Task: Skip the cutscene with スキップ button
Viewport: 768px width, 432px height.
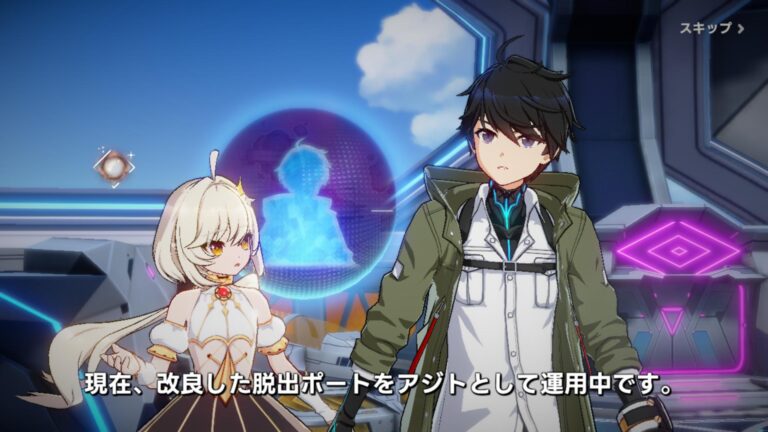Action: (x=712, y=28)
